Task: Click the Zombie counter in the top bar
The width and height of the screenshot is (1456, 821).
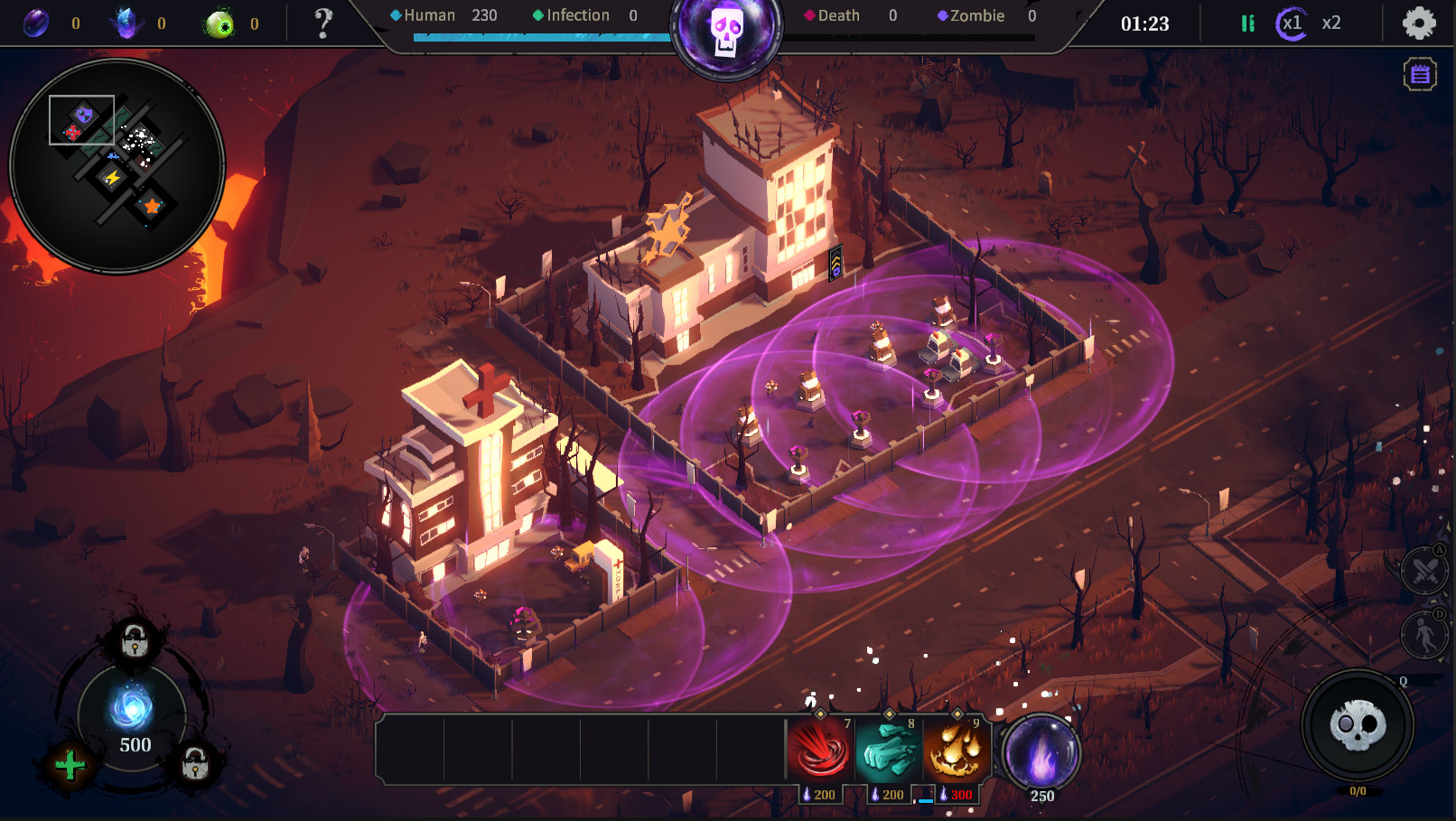Action: [981, 15]
